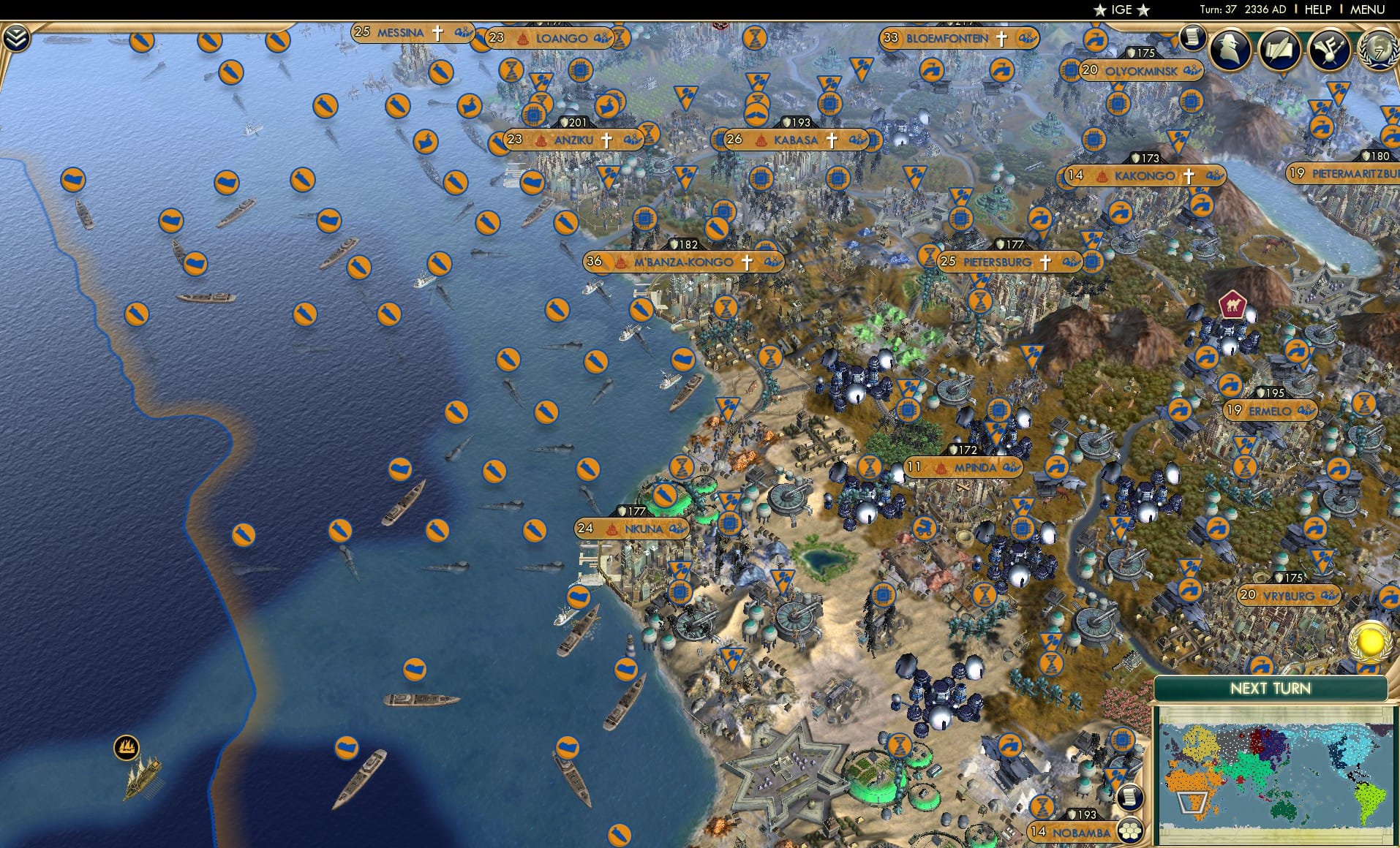Select the galley unit flag near bottom-left ocean
1400x848 pixels.
coord(124,748)
